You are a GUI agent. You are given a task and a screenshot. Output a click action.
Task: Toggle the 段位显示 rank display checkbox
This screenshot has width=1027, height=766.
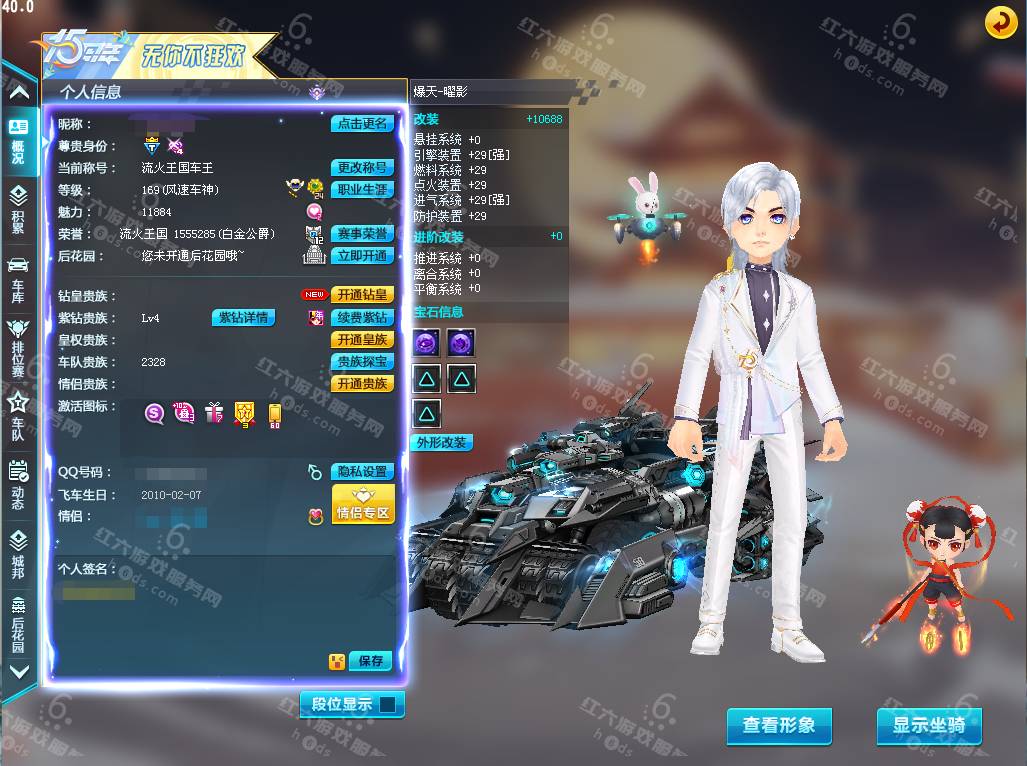point(387,704)
